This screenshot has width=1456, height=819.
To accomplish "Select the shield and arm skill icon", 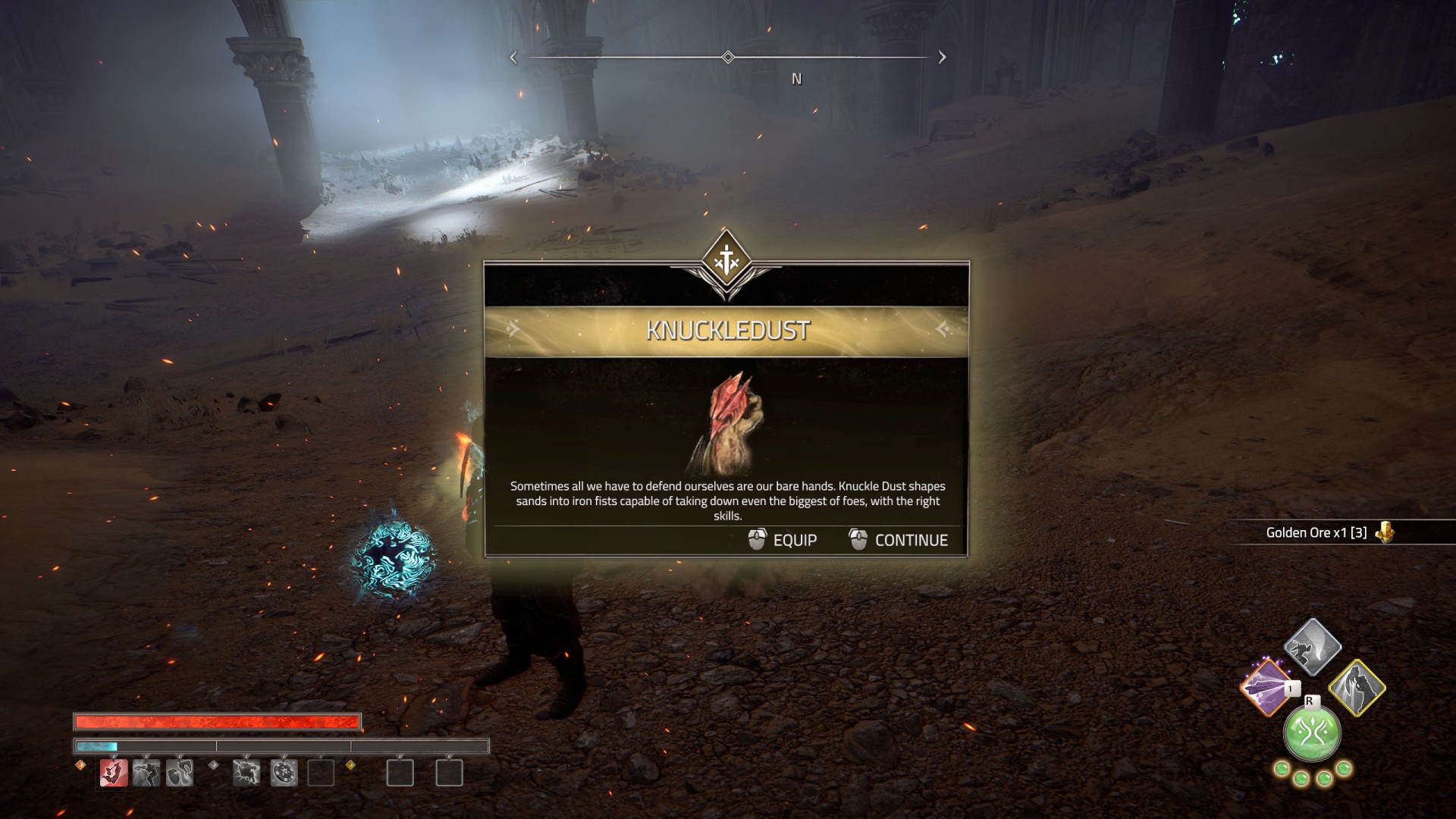I will pyautogui.click(x=180, y=773).
